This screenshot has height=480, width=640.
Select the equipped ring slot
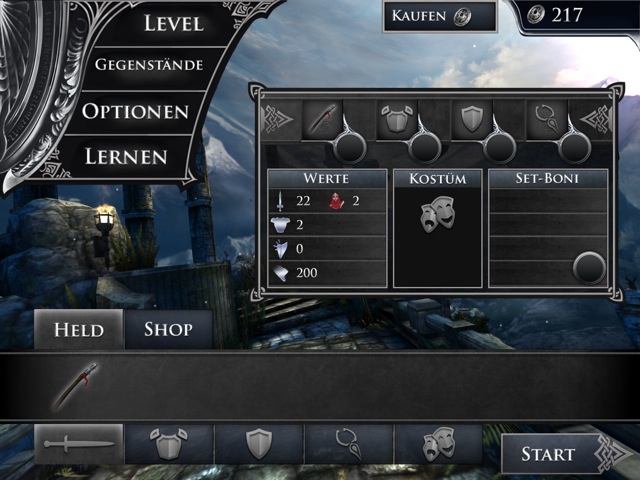click(547, 120)
